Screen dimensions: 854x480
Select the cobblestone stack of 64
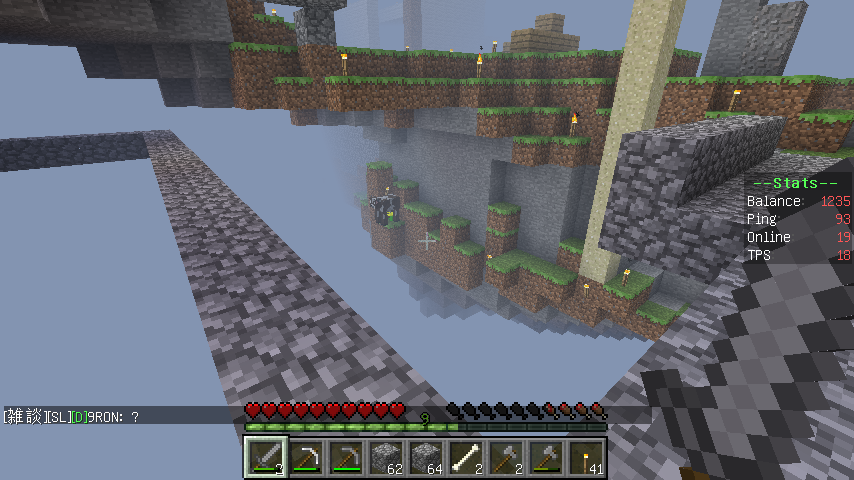pos(426,458)
